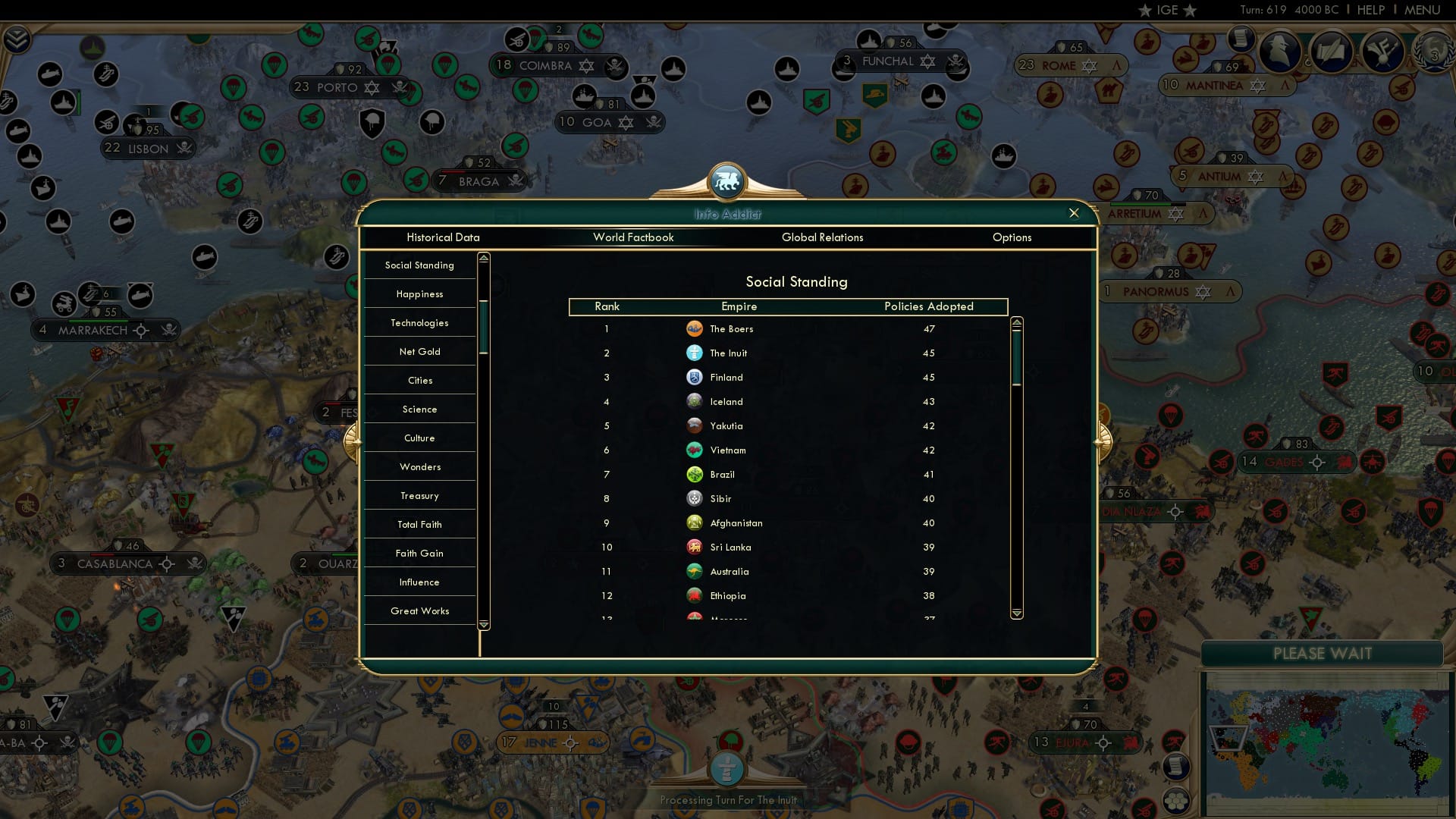Click The Inuit empire icon
The width and height of the screenshot is (1456, 819).
[696, 353]
